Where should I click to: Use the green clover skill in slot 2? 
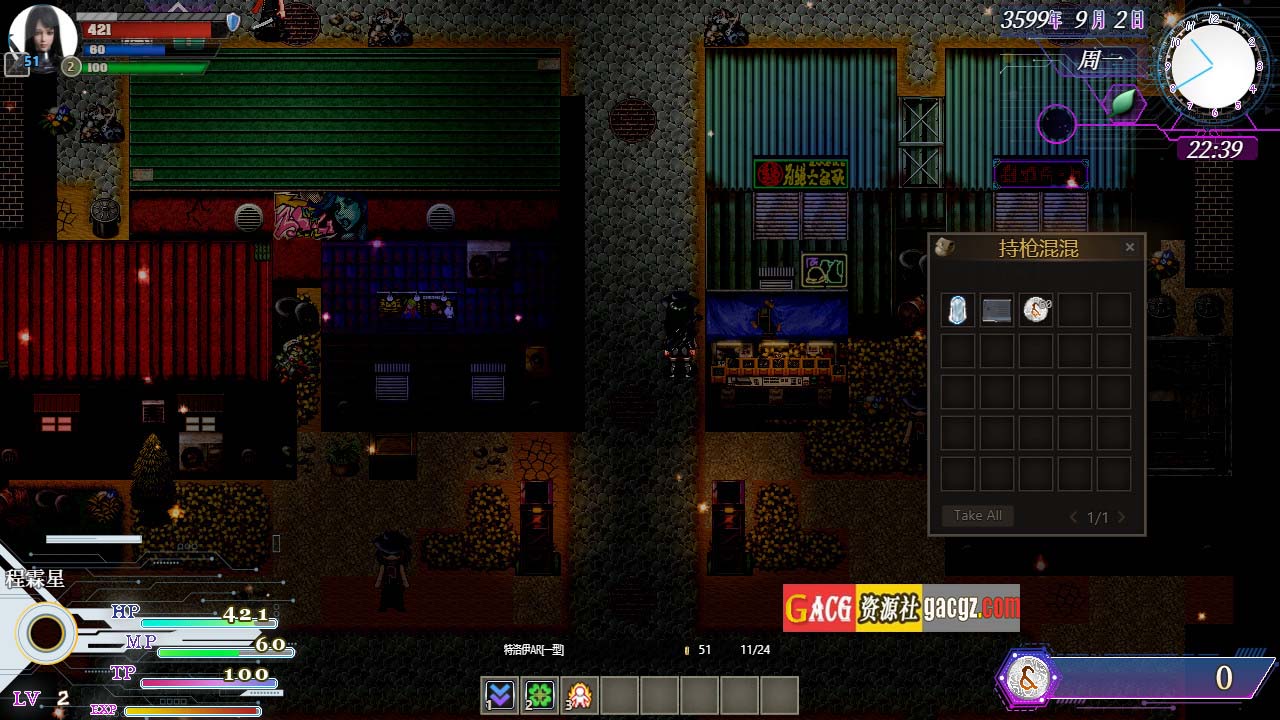pos(539,694)
